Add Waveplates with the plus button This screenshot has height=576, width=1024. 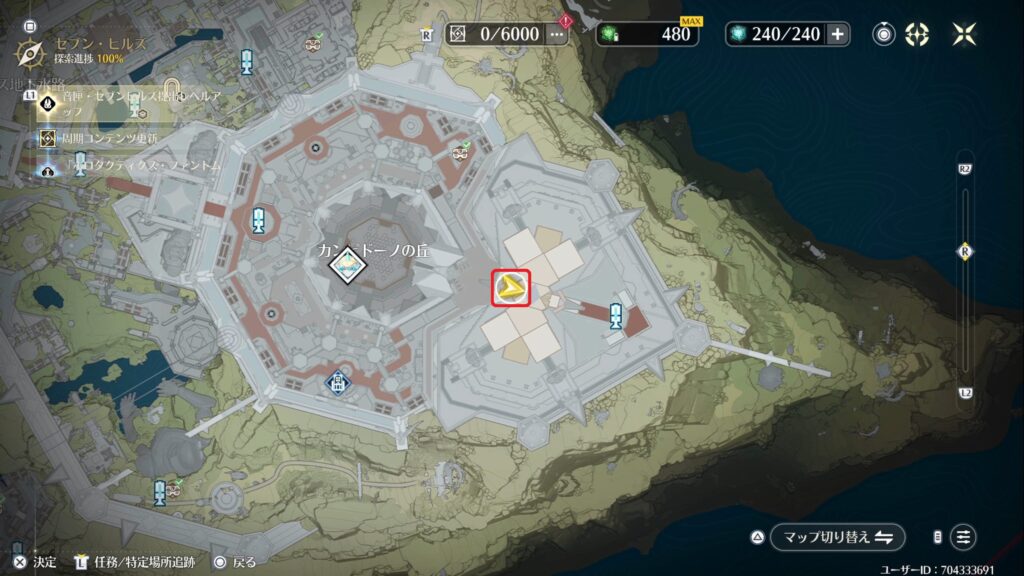pos(837,34)
